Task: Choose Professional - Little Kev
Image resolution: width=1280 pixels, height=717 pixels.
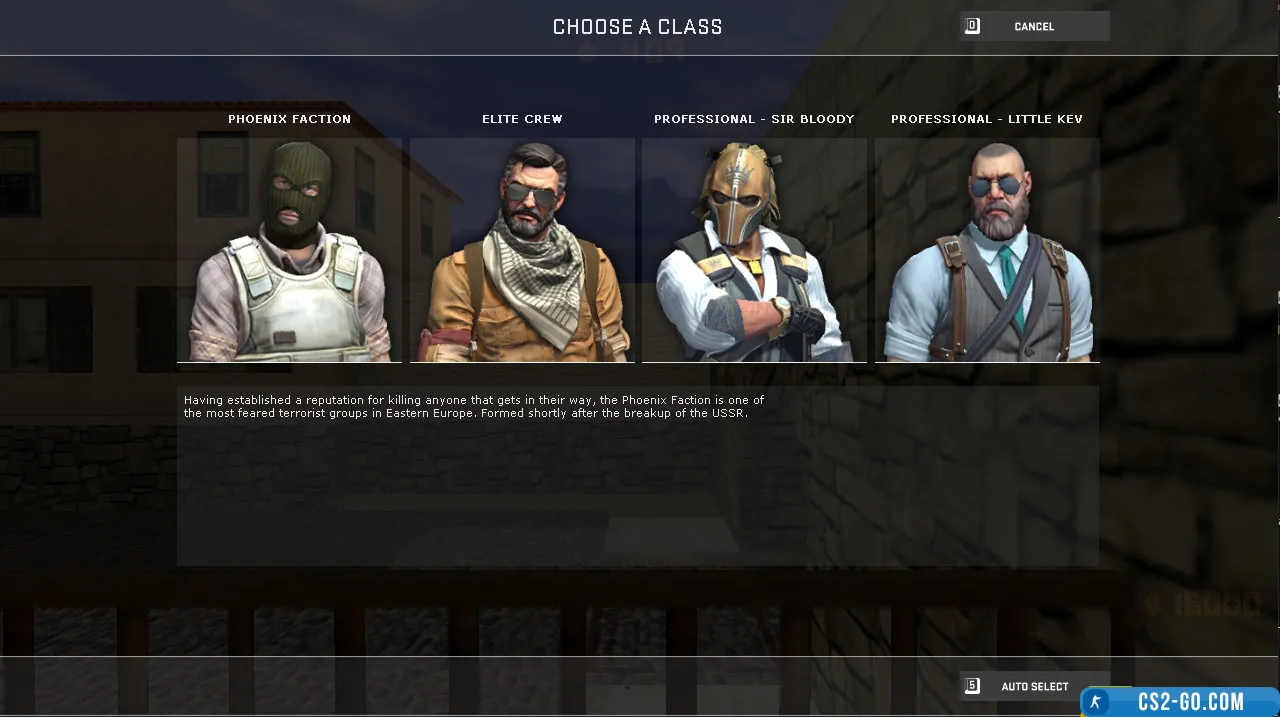Action: point(987,250)
